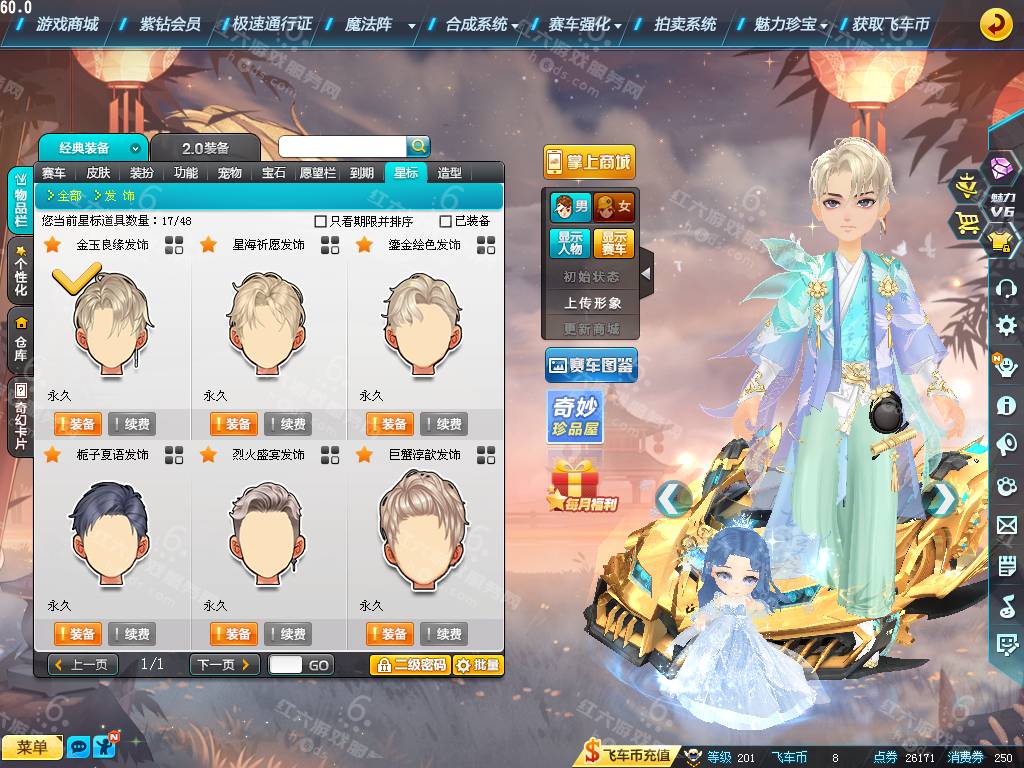Click the inventory search magnifier button
1024x768 pixels.
419,146
